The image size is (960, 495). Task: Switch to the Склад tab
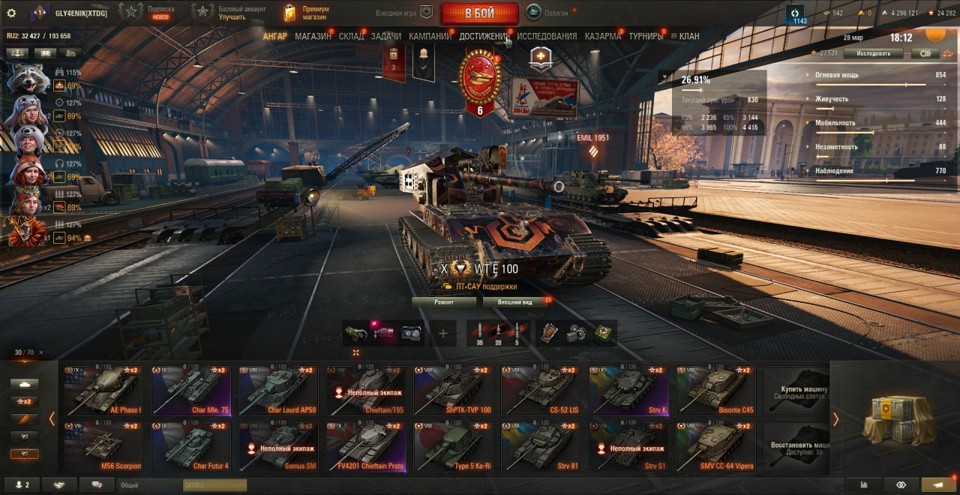click(x=352, y=36)
